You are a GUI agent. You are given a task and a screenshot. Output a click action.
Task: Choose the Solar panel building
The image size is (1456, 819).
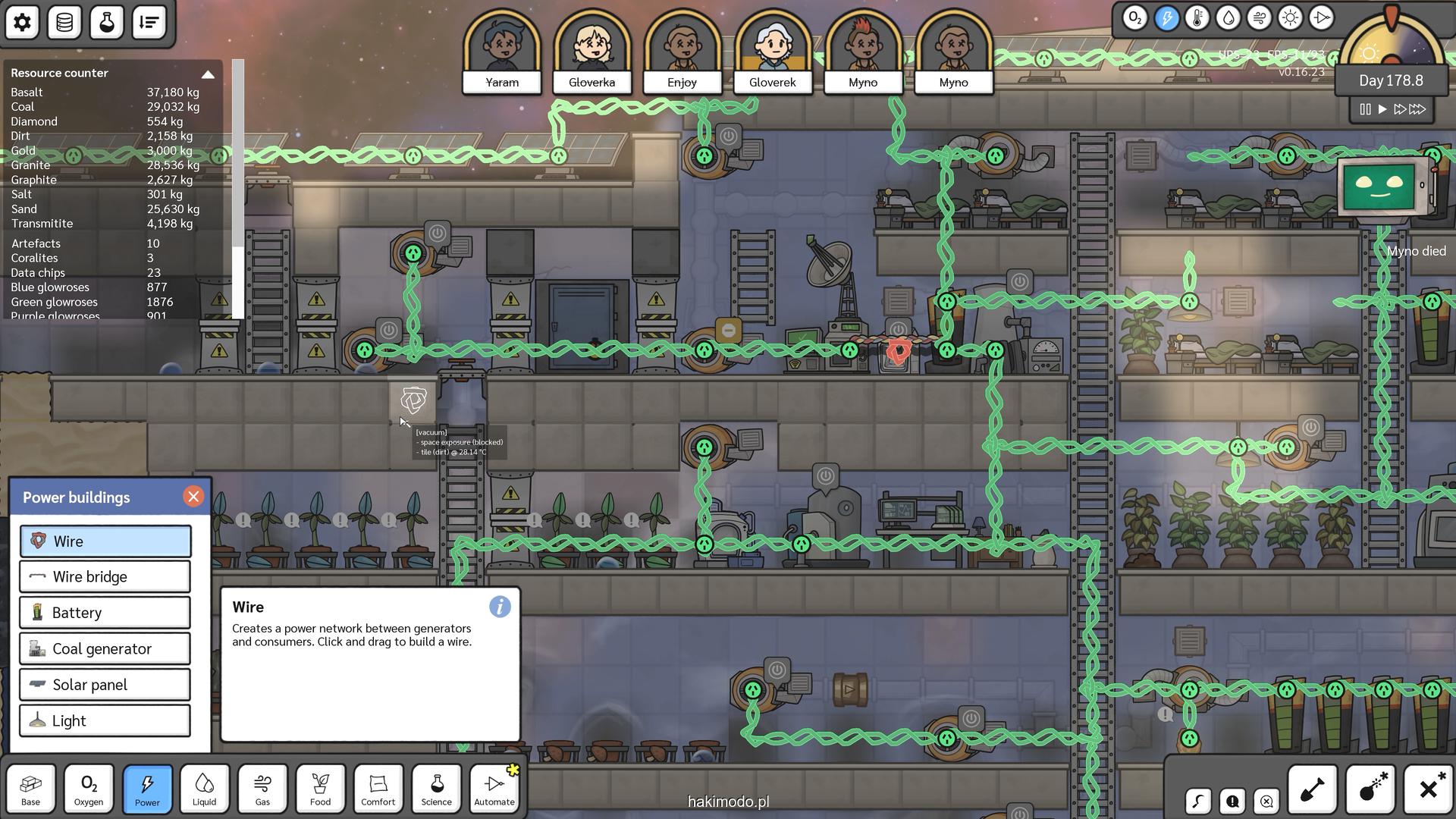[105, 685]
